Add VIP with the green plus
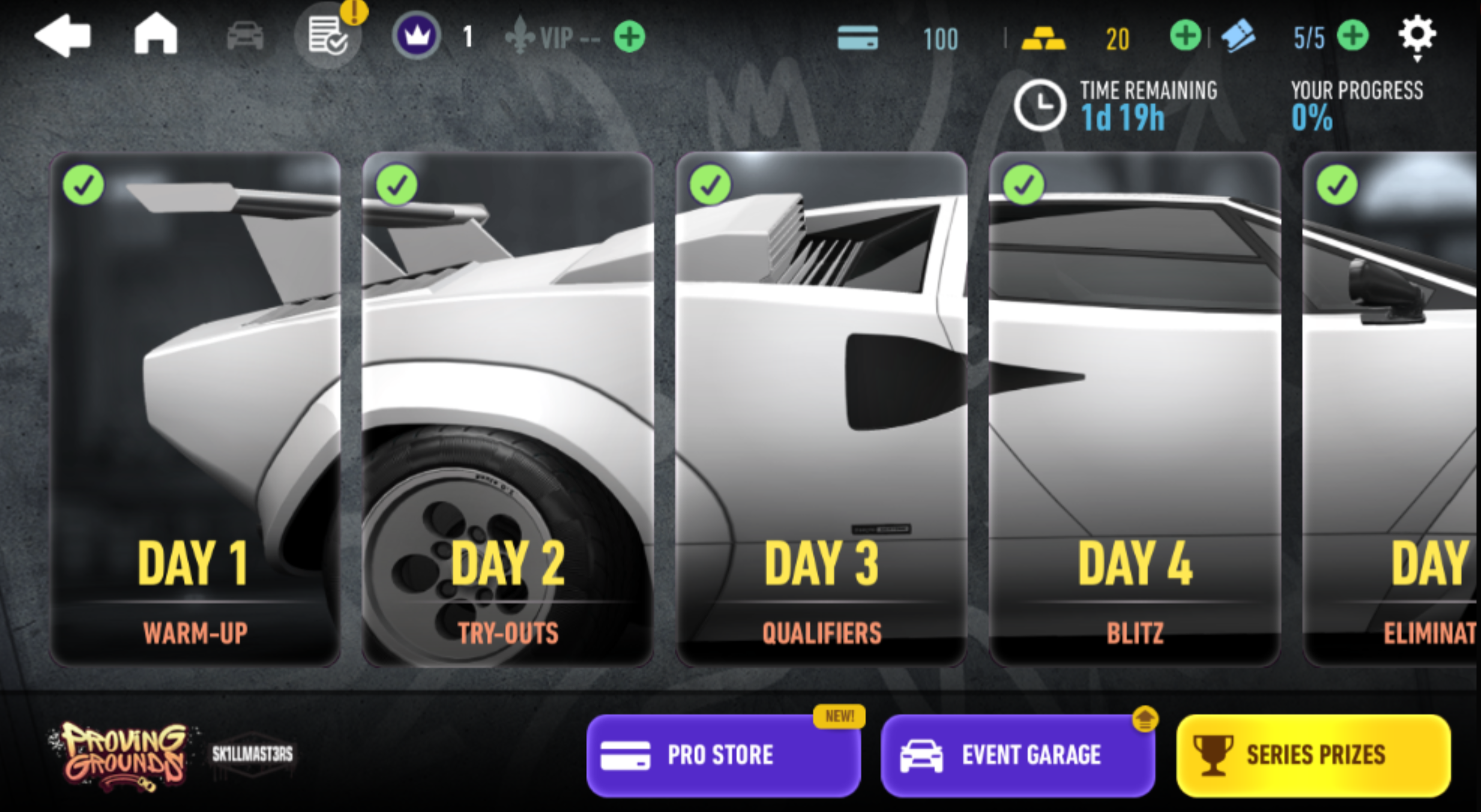Image resolution: width=1481 pixels, height=812 pixels. 629,37
